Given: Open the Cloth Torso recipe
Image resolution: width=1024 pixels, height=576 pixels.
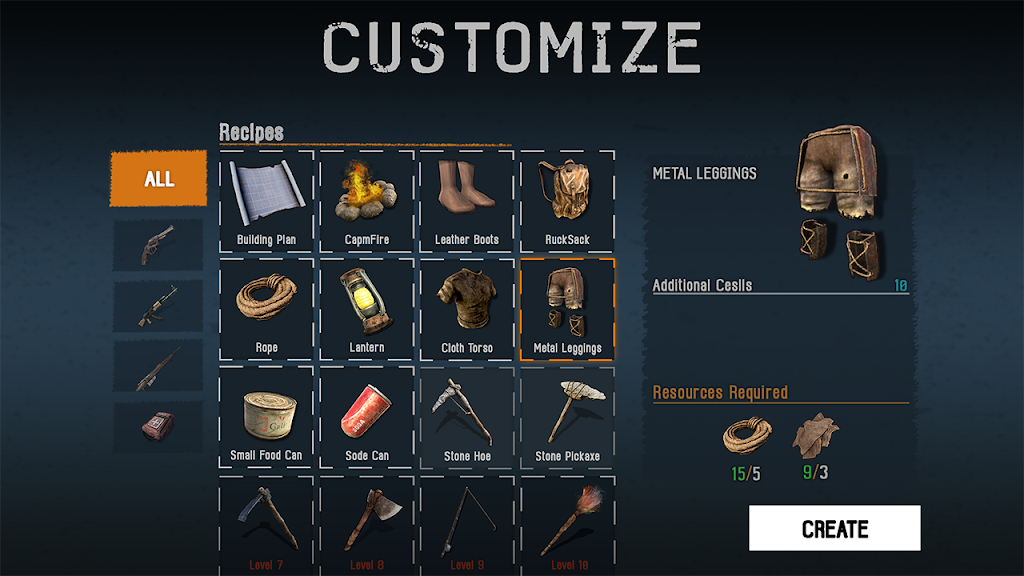Looking at the screenshot, I should point(467,310).
